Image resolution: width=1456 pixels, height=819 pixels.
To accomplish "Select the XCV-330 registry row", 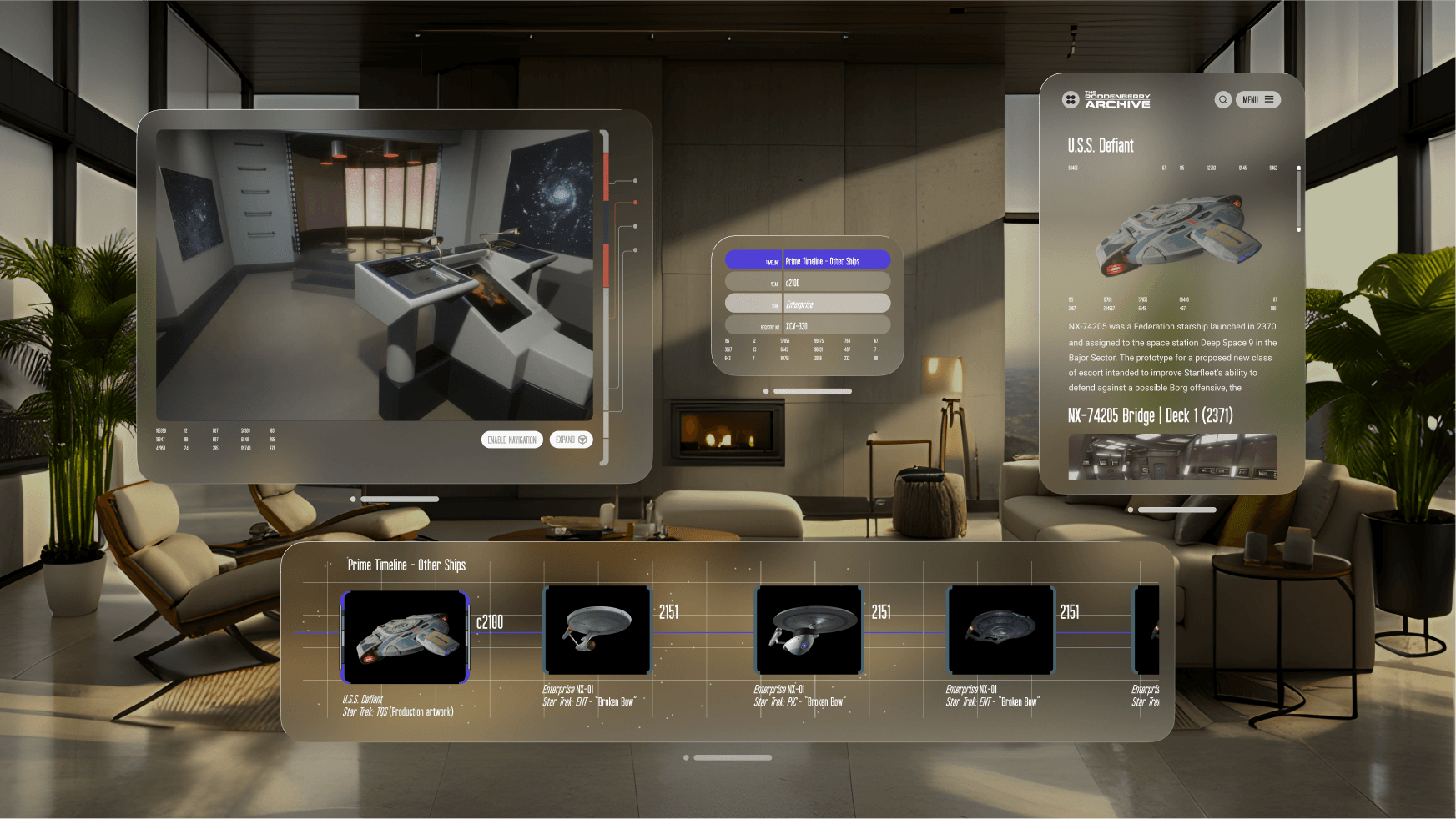I will [x=807, y=326].
